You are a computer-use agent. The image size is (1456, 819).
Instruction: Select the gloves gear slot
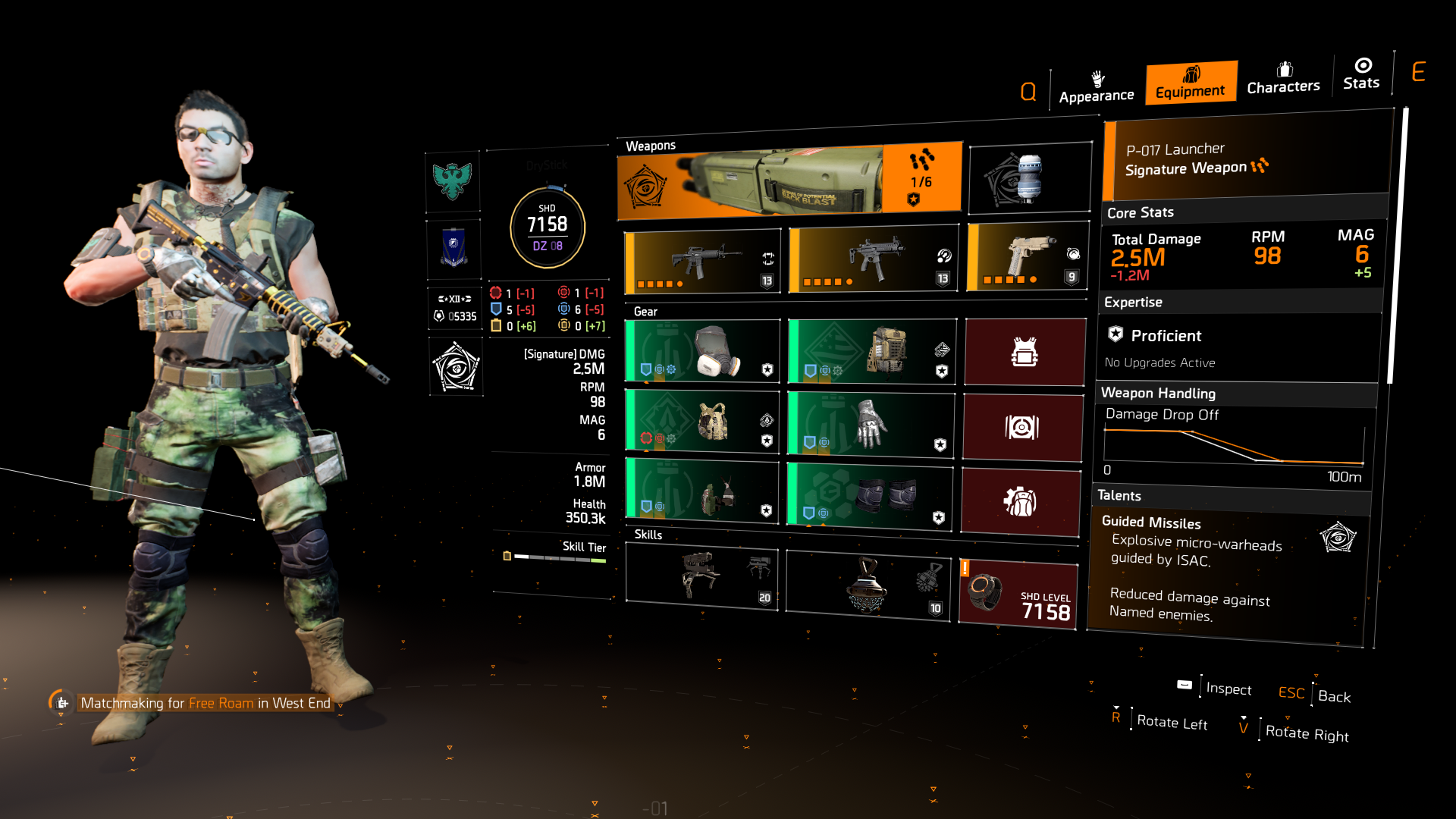point(871,425)
